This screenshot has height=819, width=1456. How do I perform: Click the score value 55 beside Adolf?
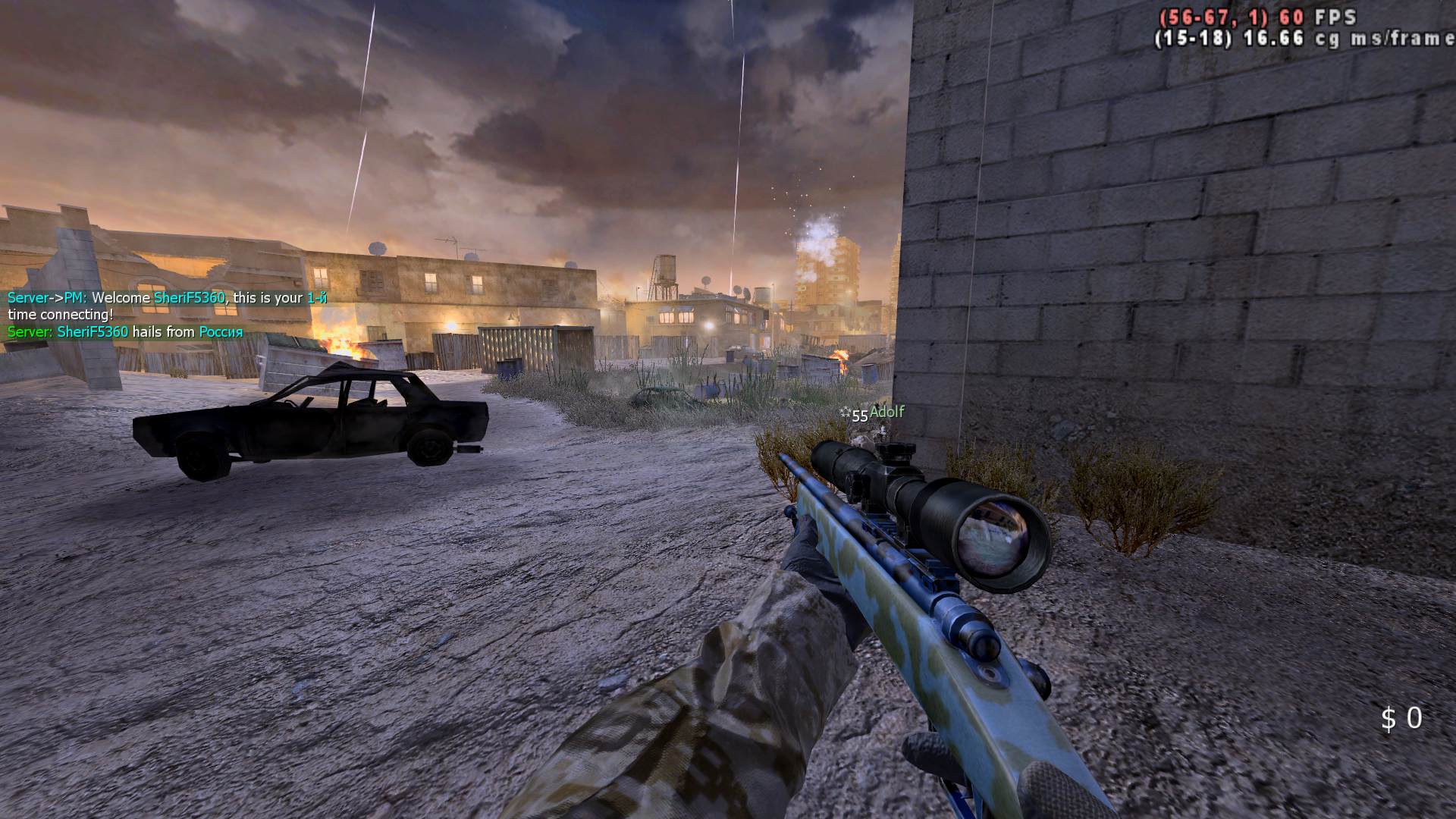point(858,416)
